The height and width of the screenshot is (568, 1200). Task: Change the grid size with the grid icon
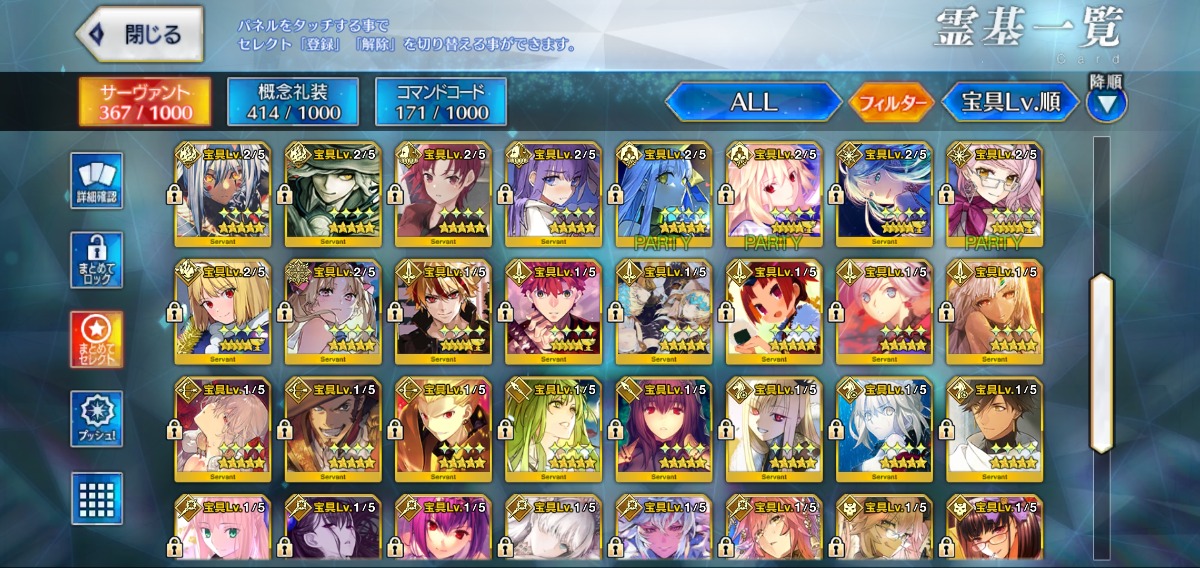97,498
